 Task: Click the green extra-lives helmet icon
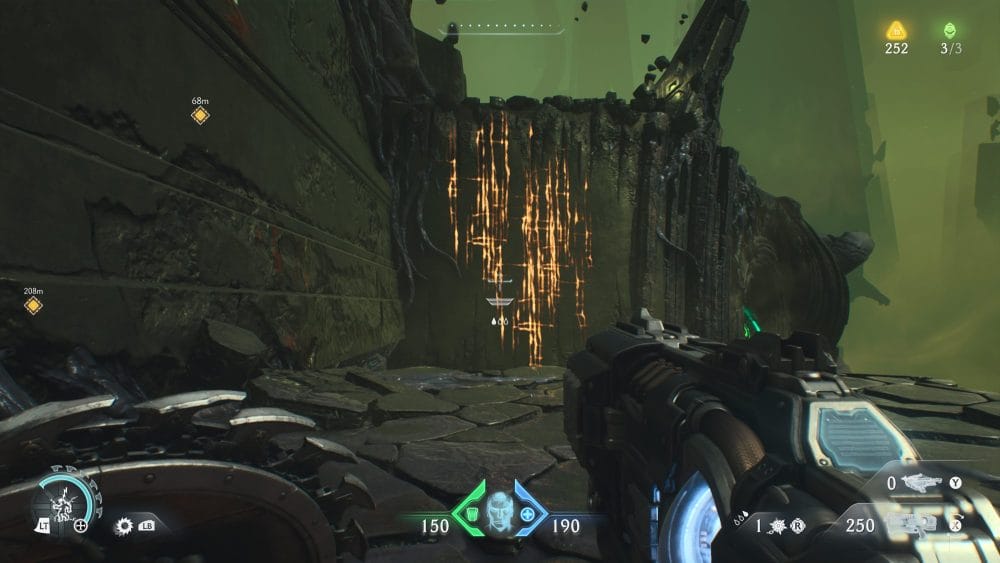tap(948, 31)
